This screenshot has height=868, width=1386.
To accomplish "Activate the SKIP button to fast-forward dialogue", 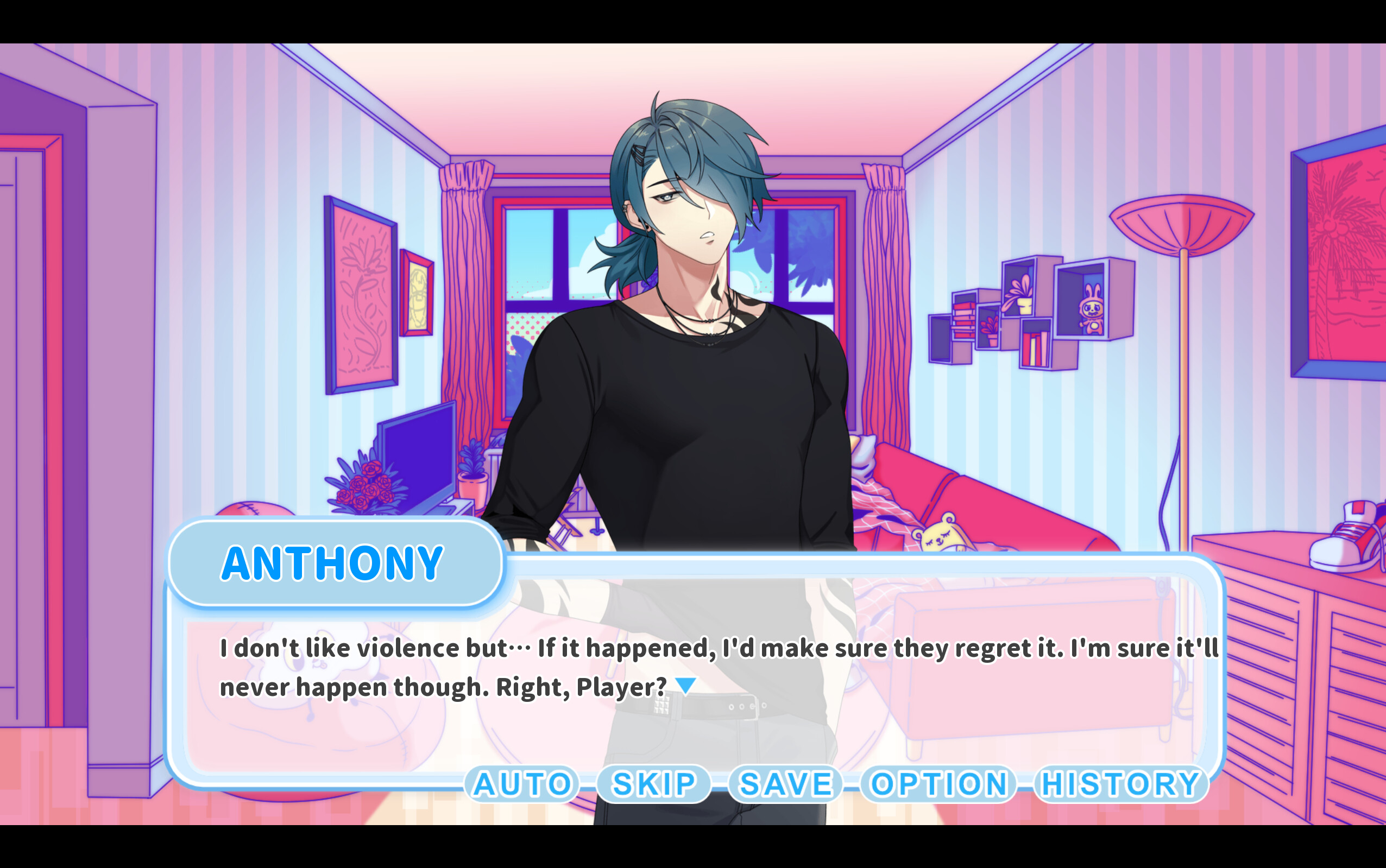I will (x=652, y=784).
